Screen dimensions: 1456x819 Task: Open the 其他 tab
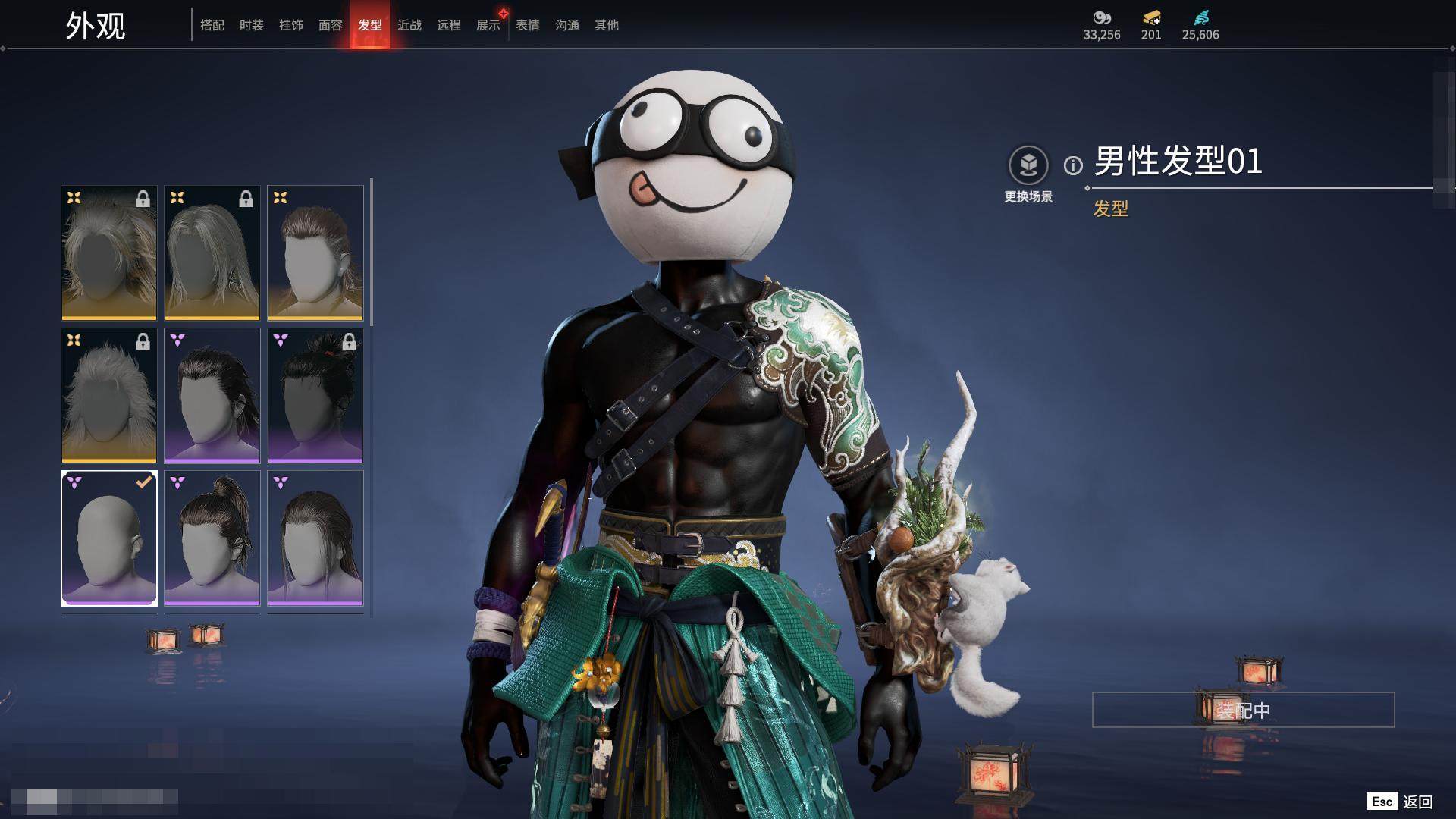607,25
